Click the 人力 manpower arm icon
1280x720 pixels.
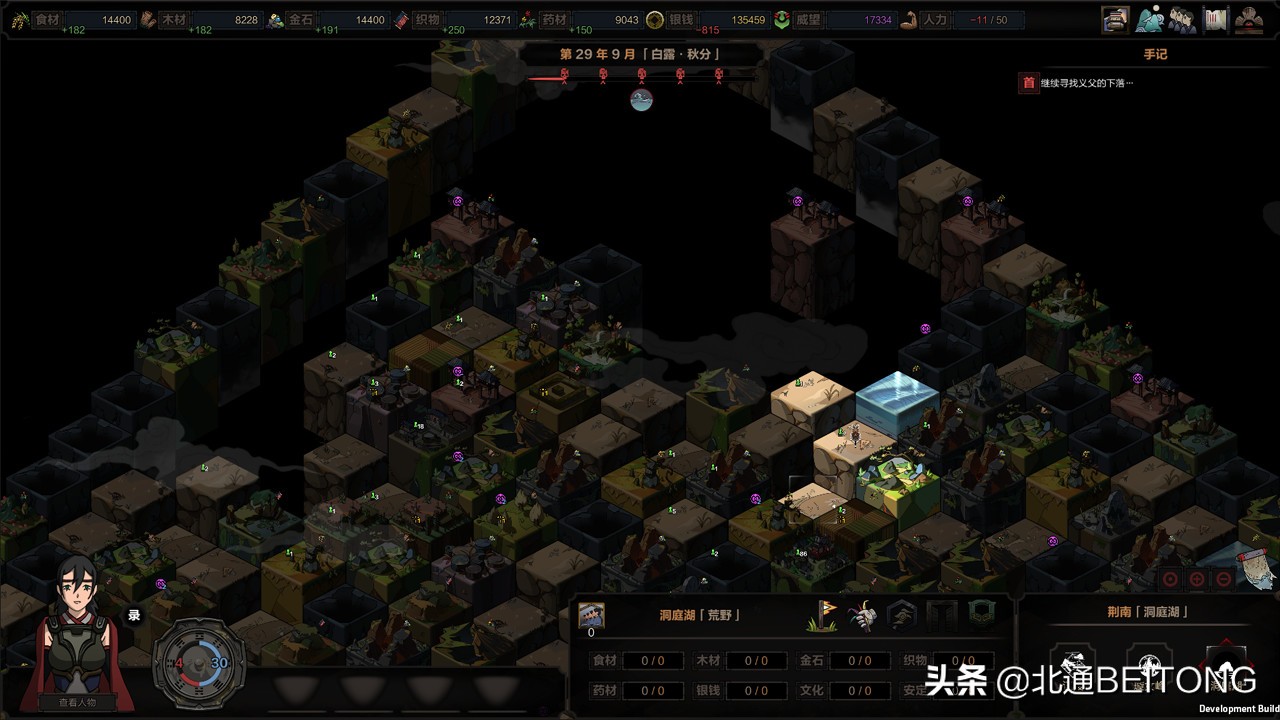point(909,20)
